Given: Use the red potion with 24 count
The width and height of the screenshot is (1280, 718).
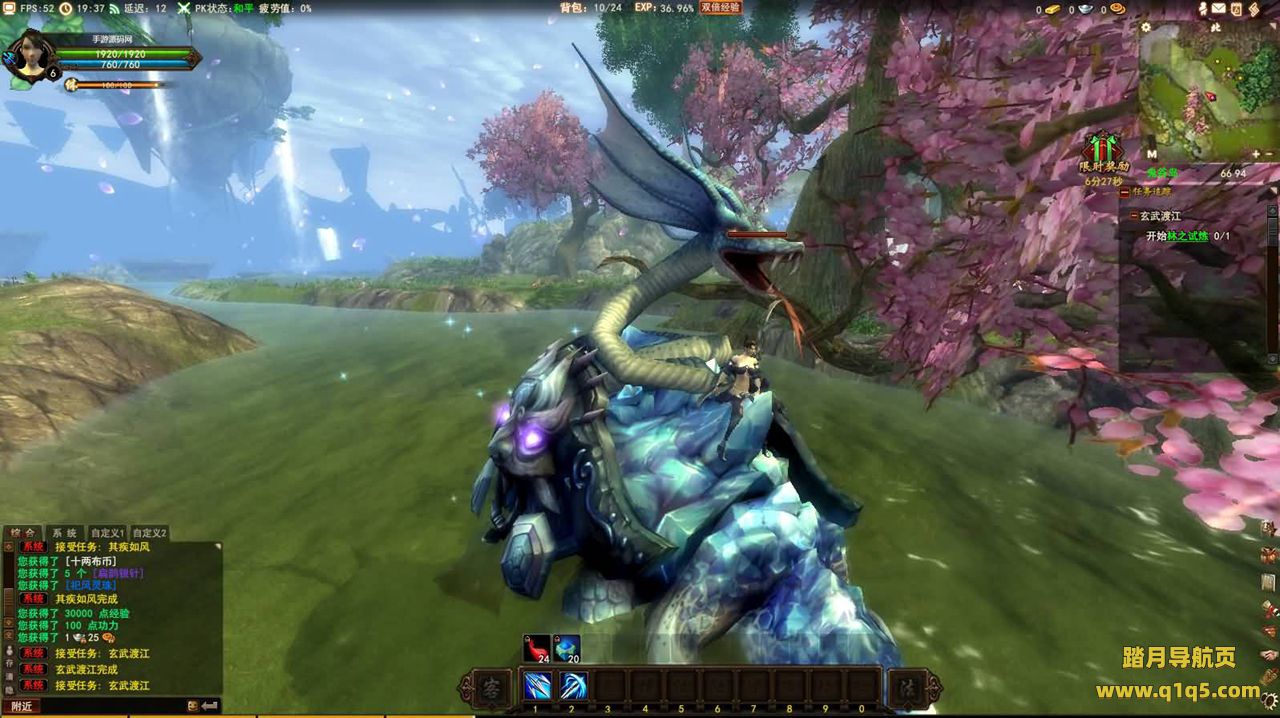Looking at the screenshot, I should (537, 649).
